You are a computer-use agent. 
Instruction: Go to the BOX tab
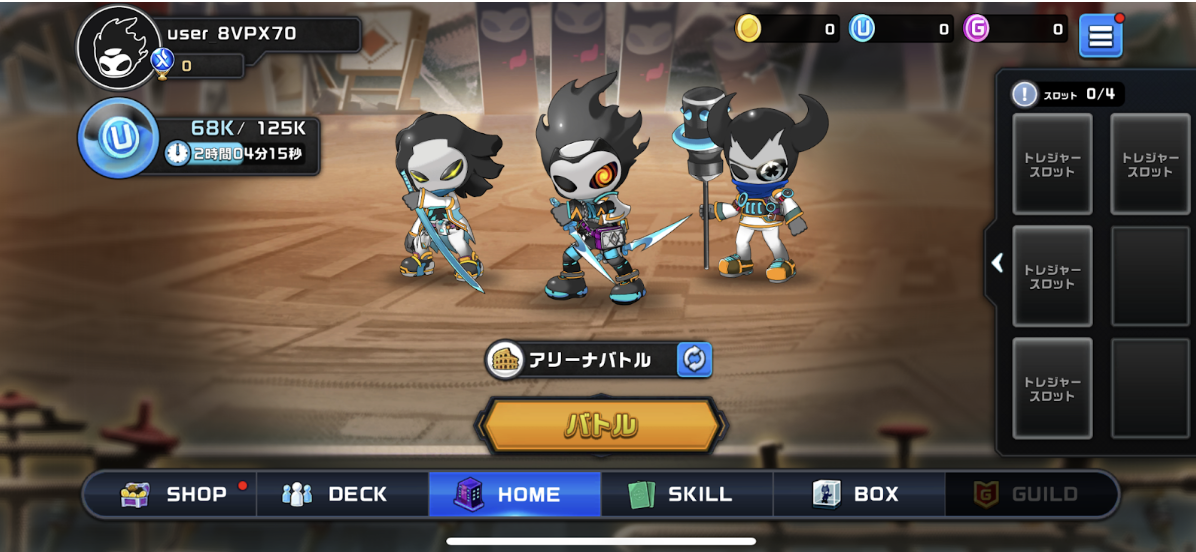(859, 494)
